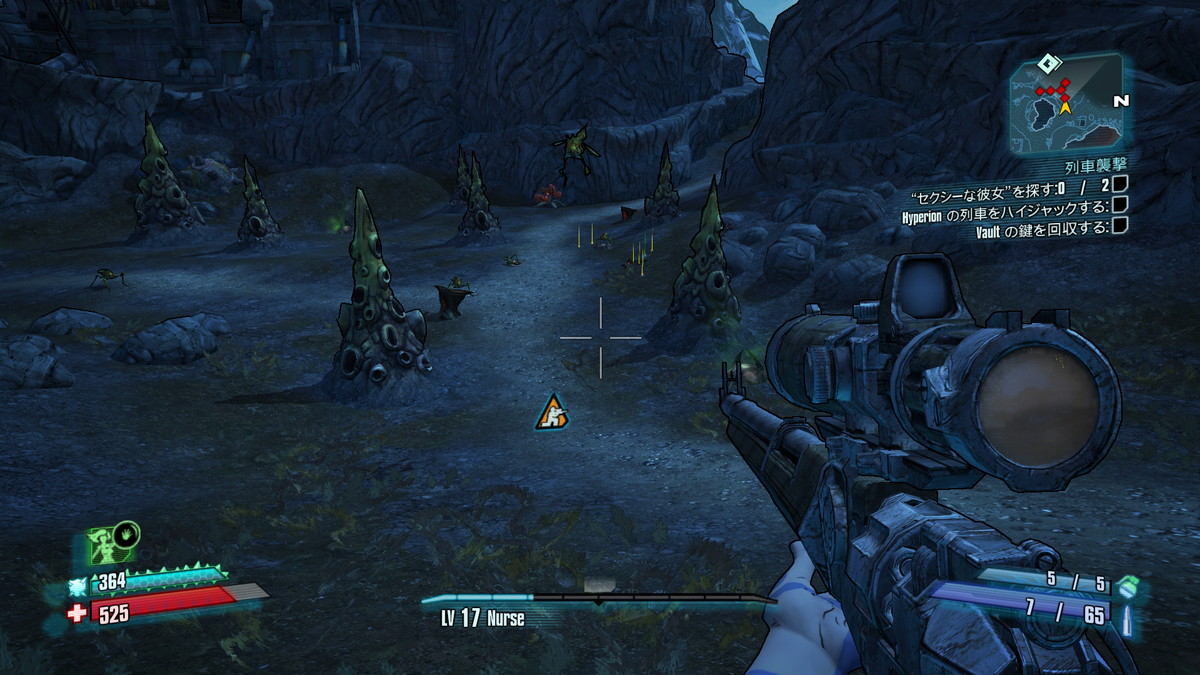The height and width of the screenshot is (675, 1200).
Task: Activate the green Siren action skill icon
Action: [106, 546]
